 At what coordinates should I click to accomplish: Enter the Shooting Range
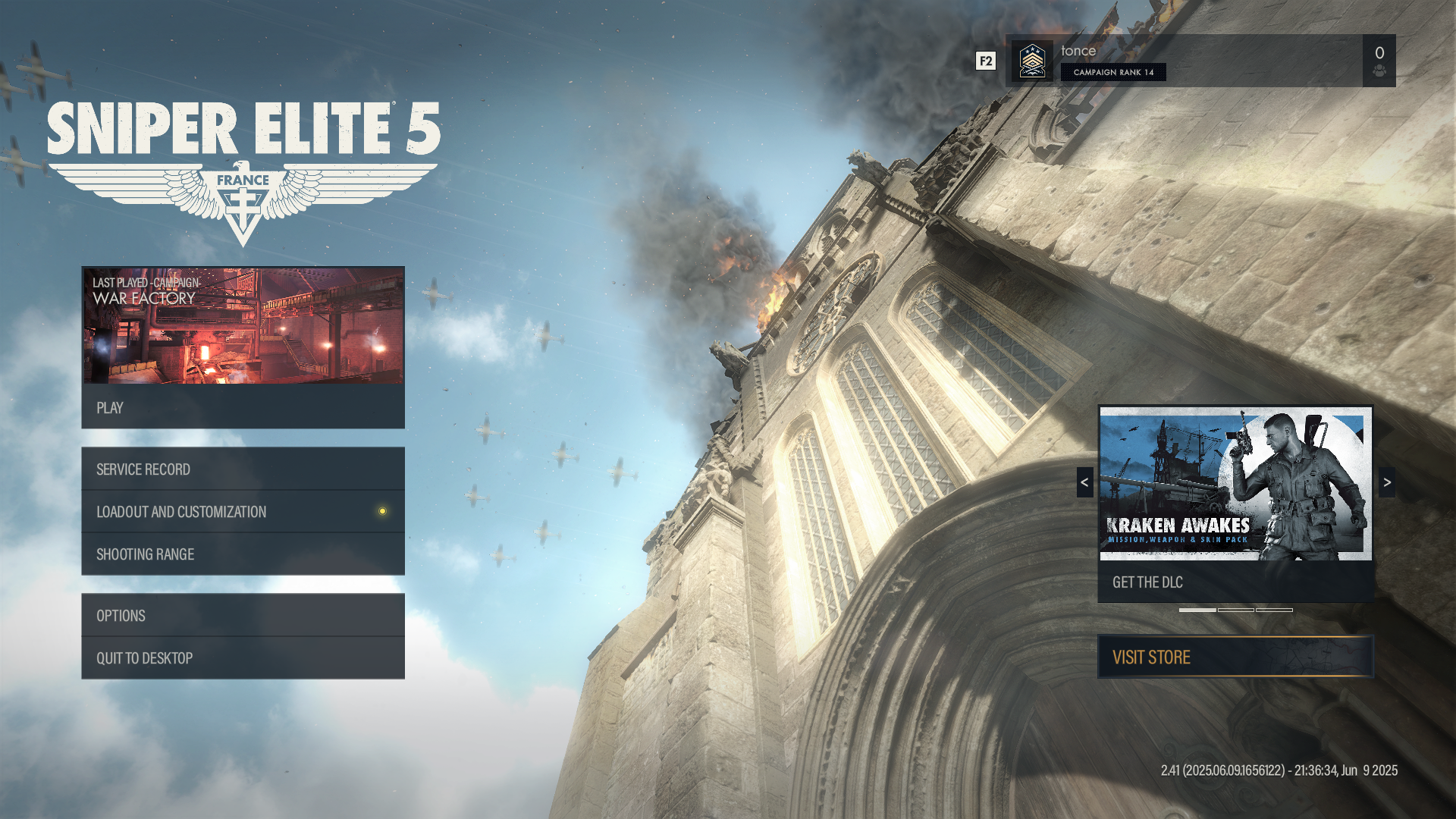pyautogui.click(x=243, y=554)
